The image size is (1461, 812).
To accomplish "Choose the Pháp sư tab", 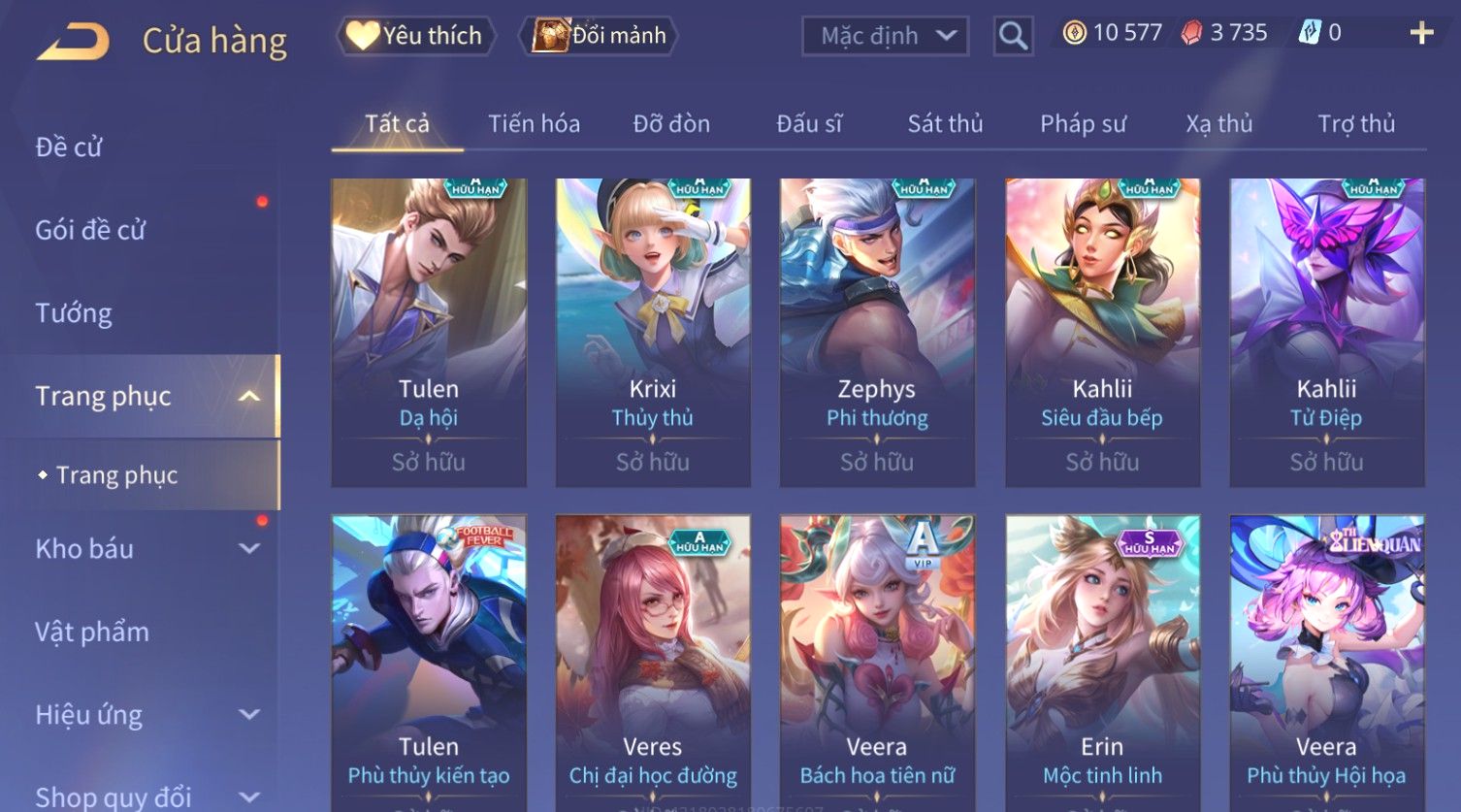I will point(1083,124).
